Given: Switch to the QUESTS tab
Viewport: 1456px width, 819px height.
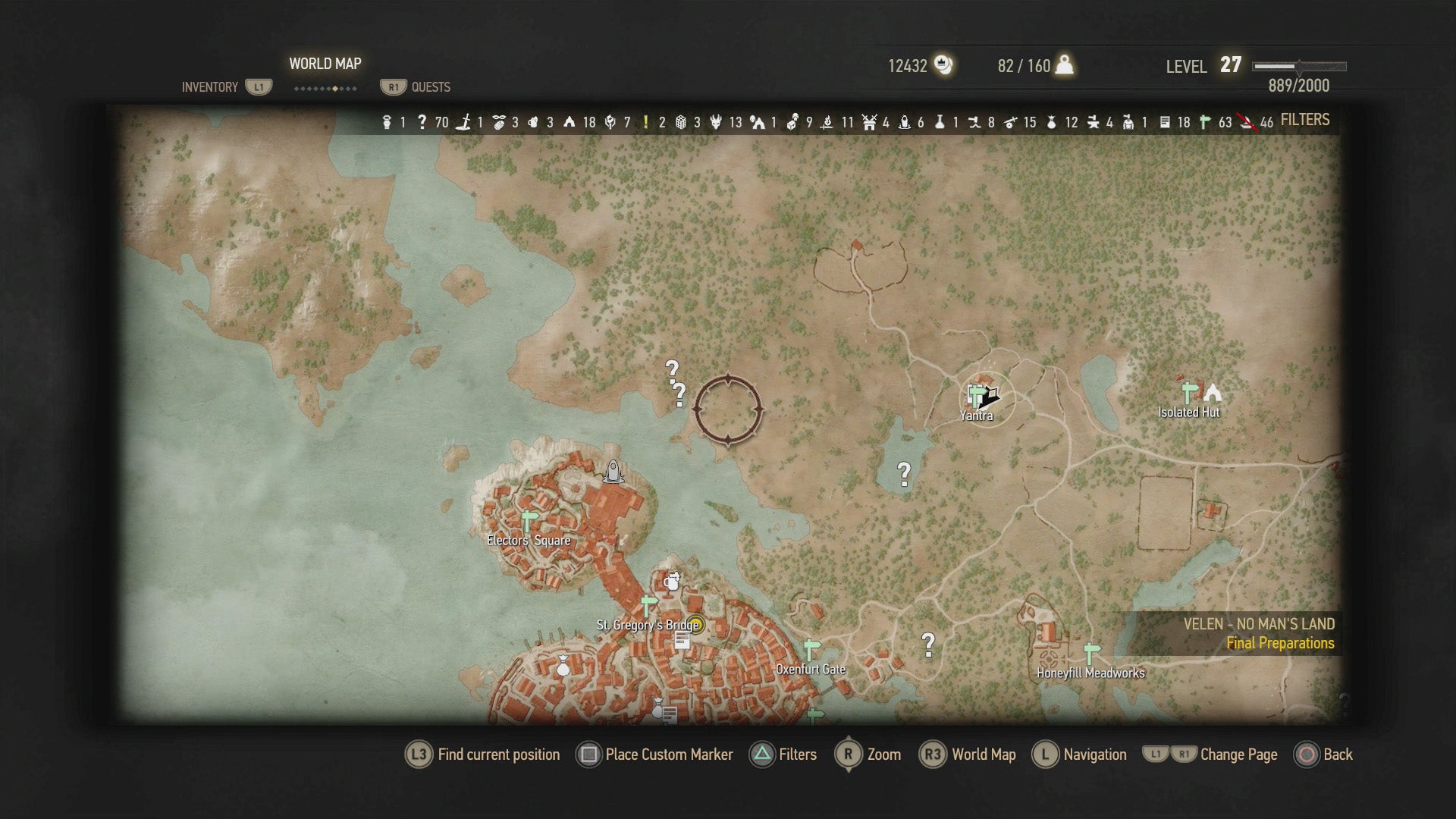Looking at the screenshot, I should coord(428,86).
